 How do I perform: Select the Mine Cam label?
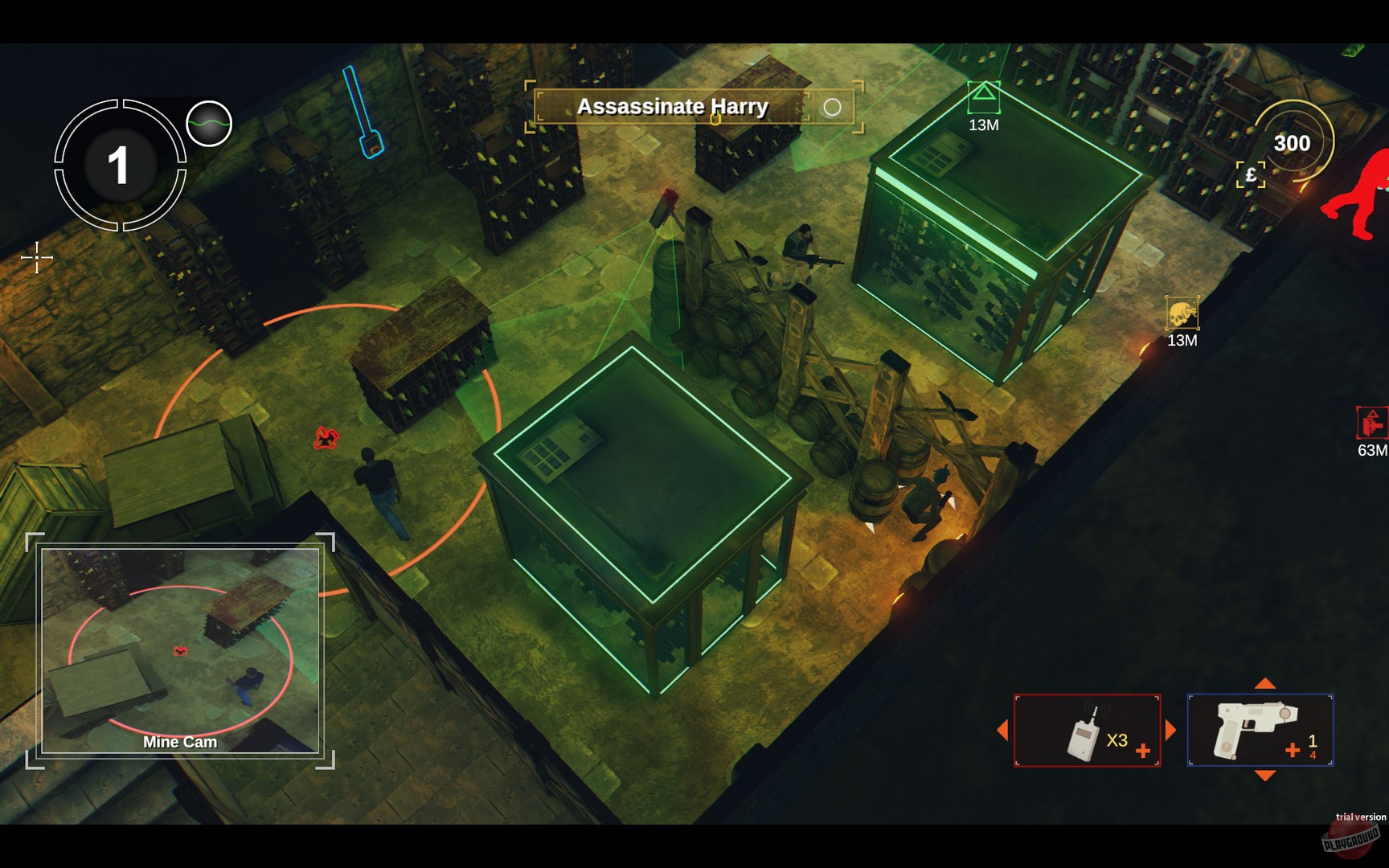(178, 742)
